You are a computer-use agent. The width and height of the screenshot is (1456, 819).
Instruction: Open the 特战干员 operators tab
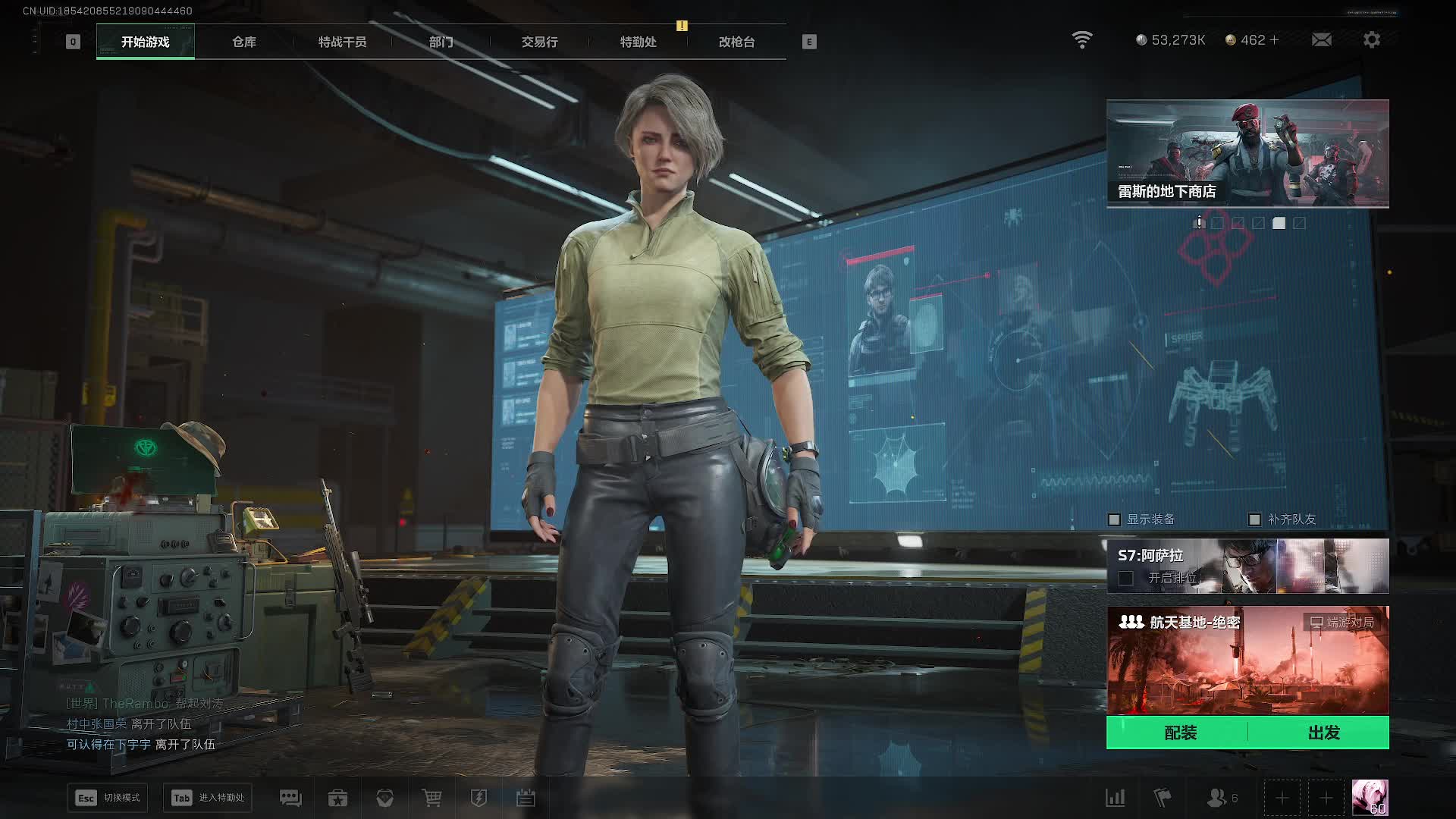pyautogui.click(x=342, y=42)
